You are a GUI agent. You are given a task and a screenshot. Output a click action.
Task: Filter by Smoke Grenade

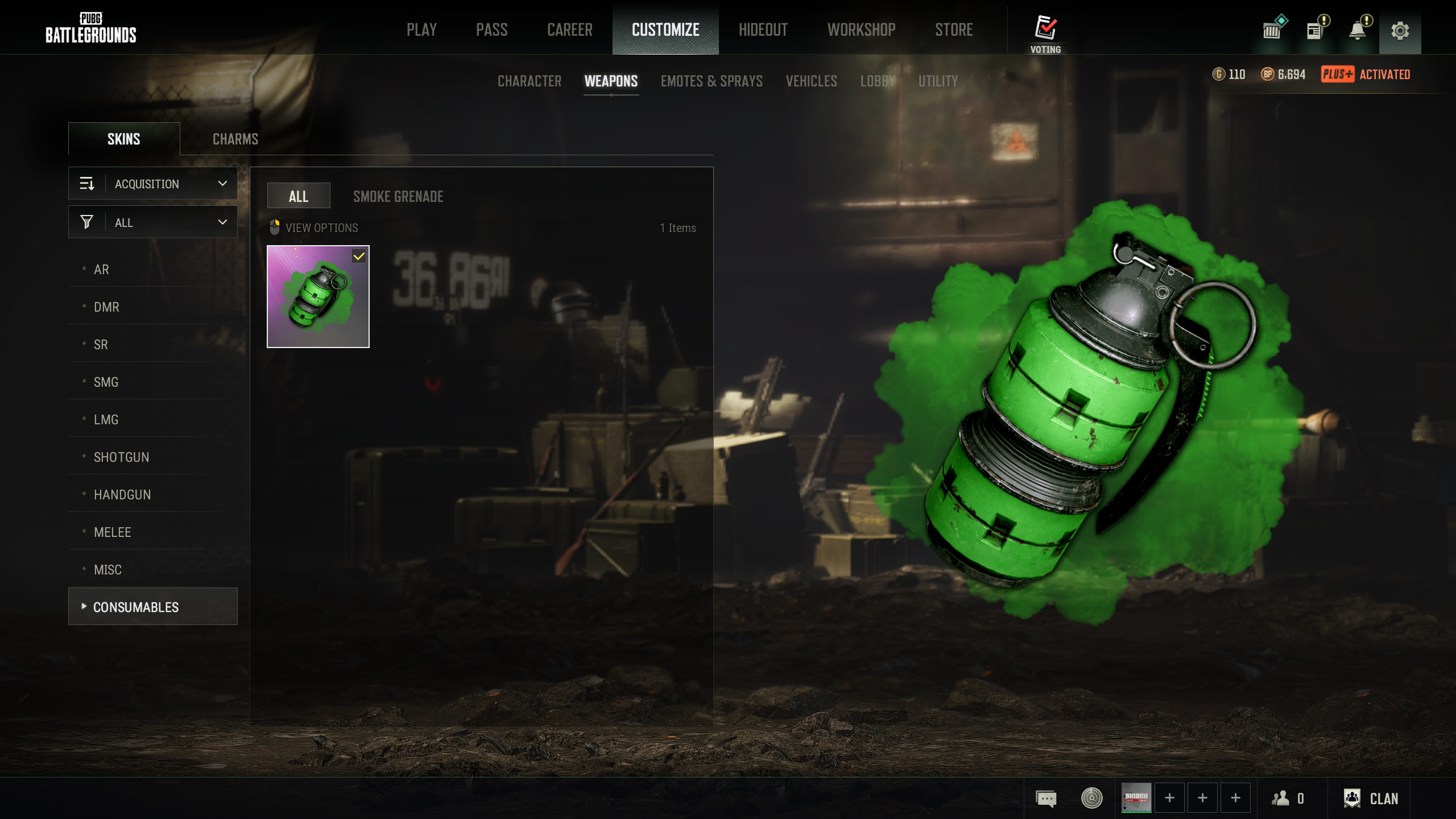[x=398, y=197]
